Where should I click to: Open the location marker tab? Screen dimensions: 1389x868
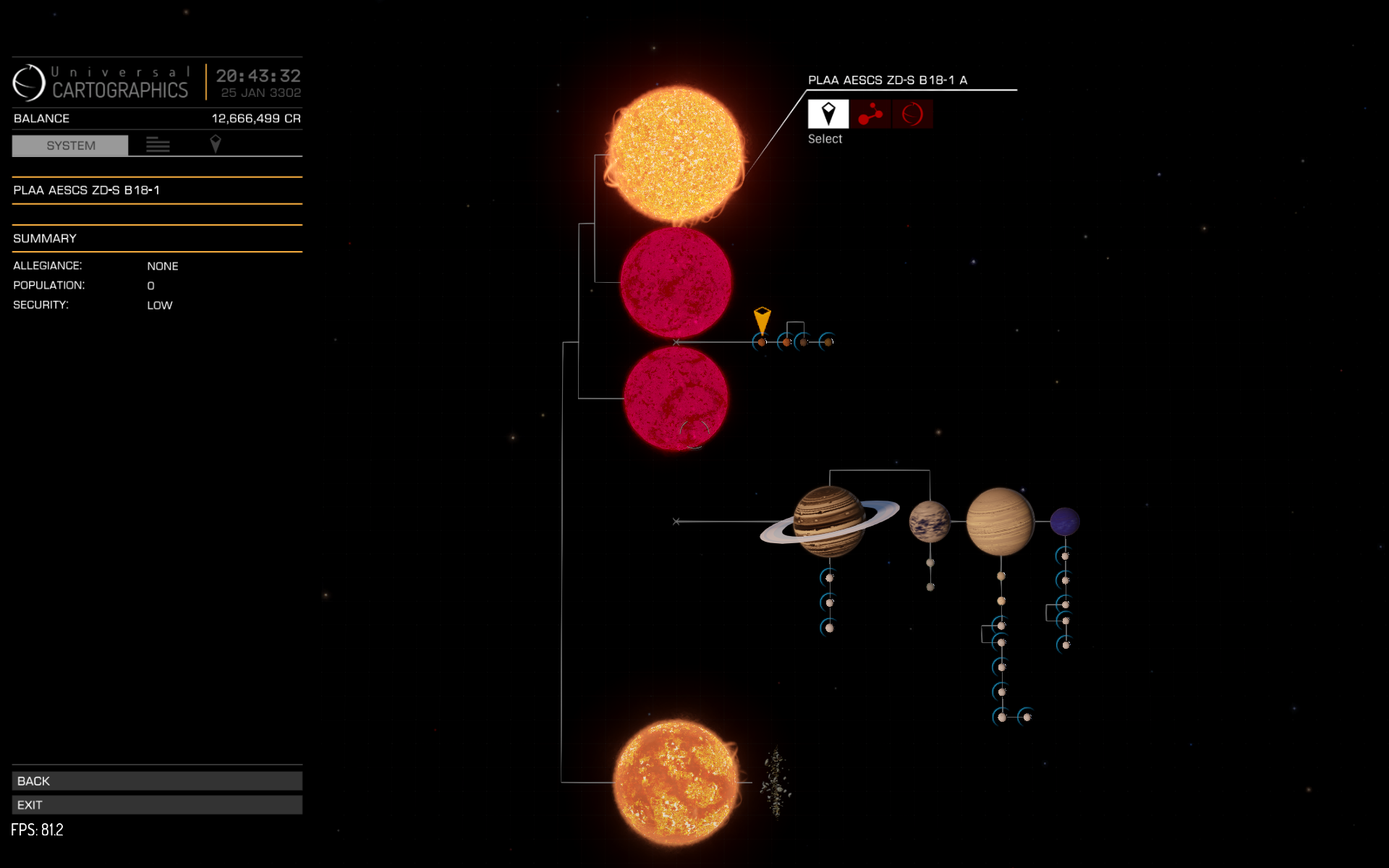point(215,144)
